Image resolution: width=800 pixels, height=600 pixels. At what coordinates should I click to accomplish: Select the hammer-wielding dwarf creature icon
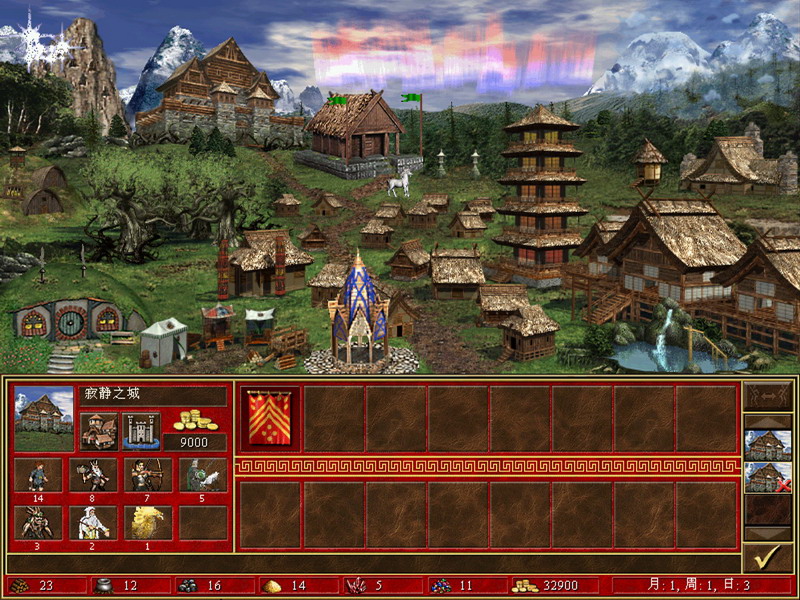[x=93, y=474]
